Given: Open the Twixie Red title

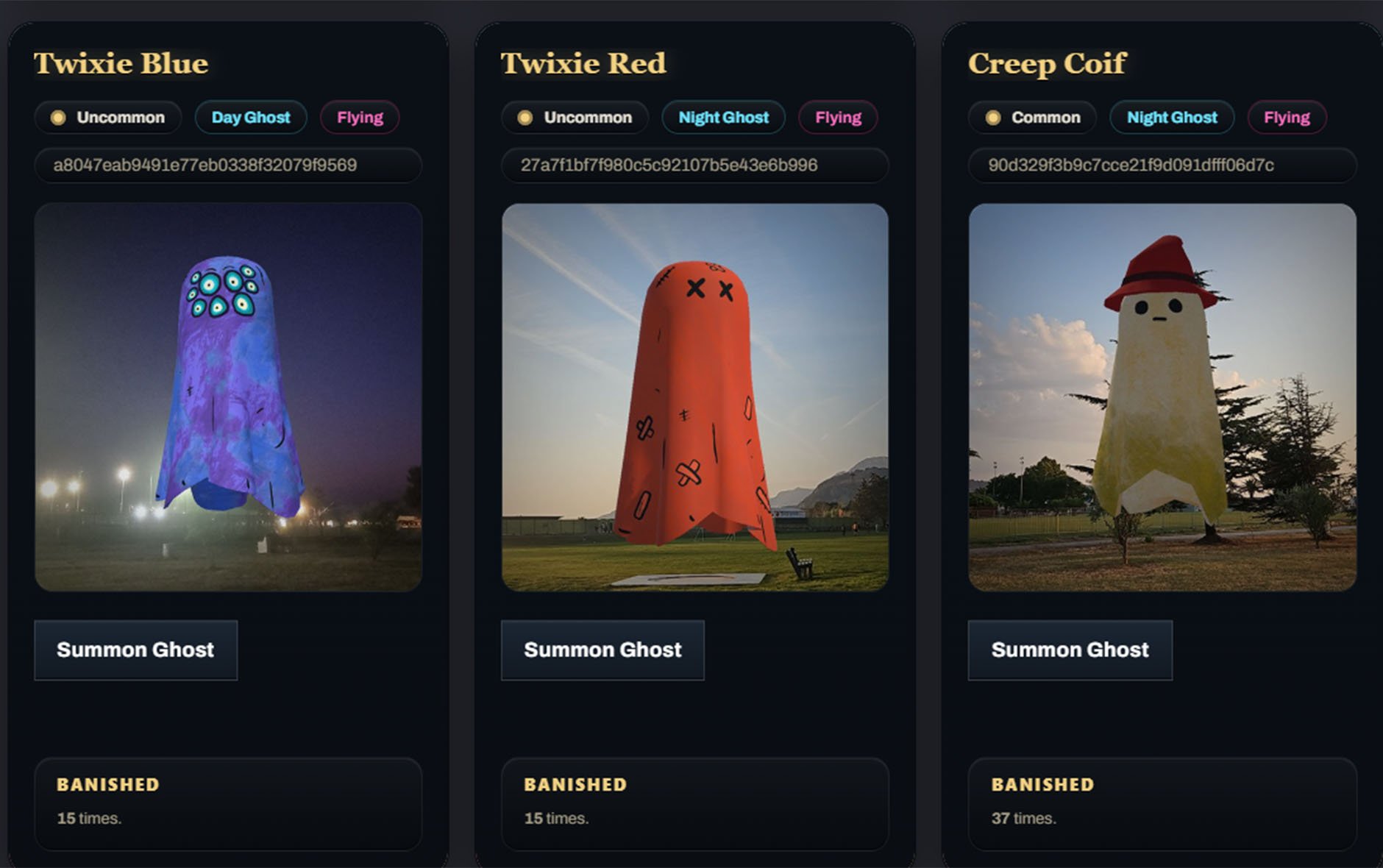Looking at the screenshot, I should click(583, 63).
